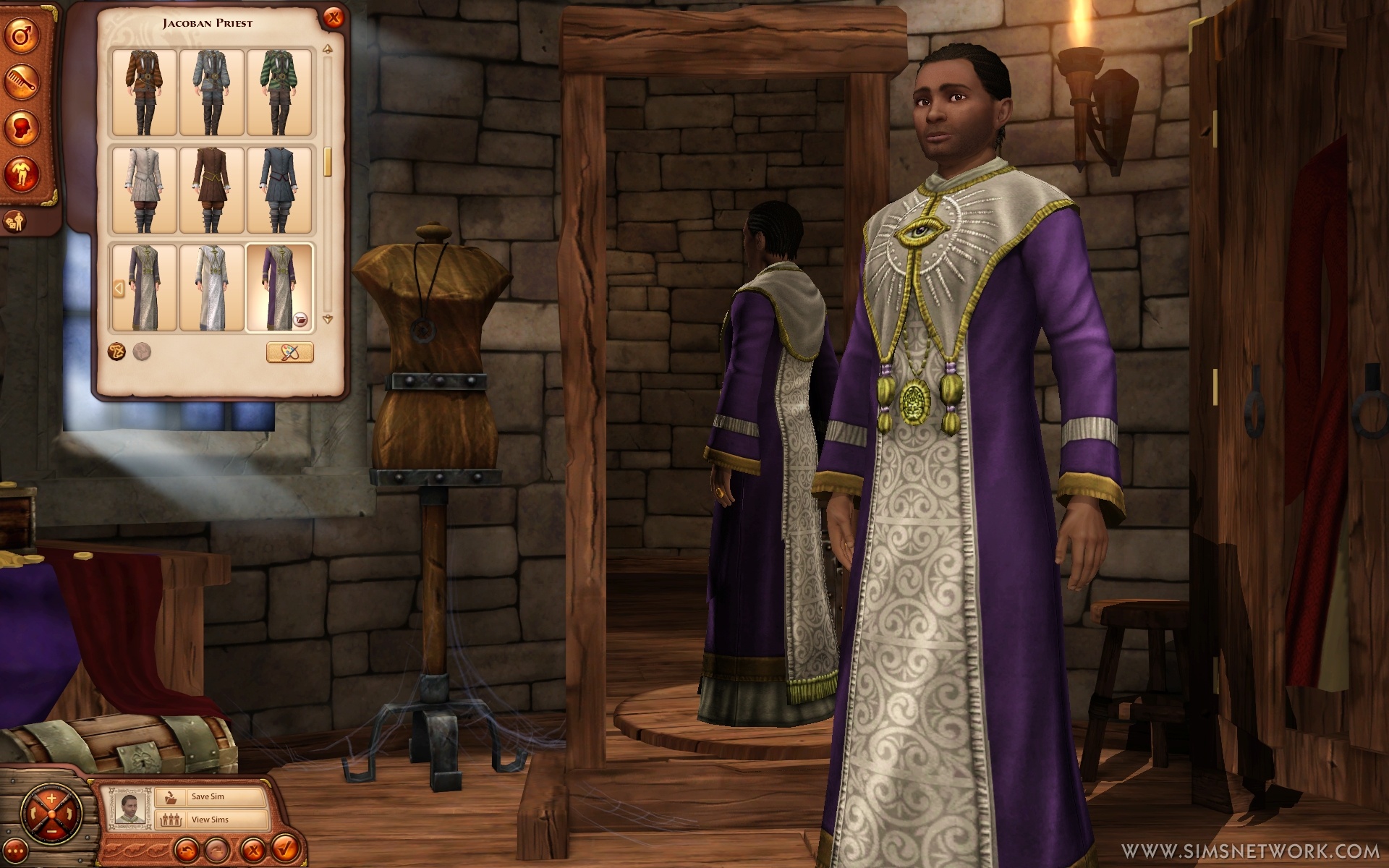Open the head and face category
Image resolution: width=1389 pixels, height=868 pixels.
[22, 129]
